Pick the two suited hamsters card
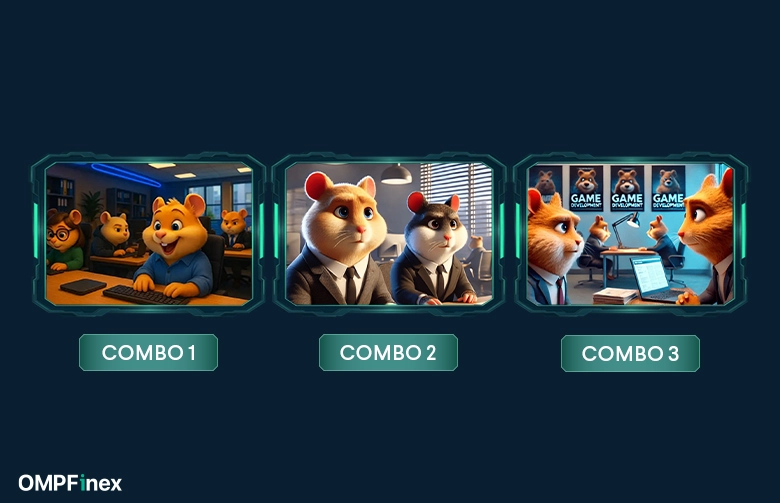This screenshot has height=503, width=780. click(388, 233)
